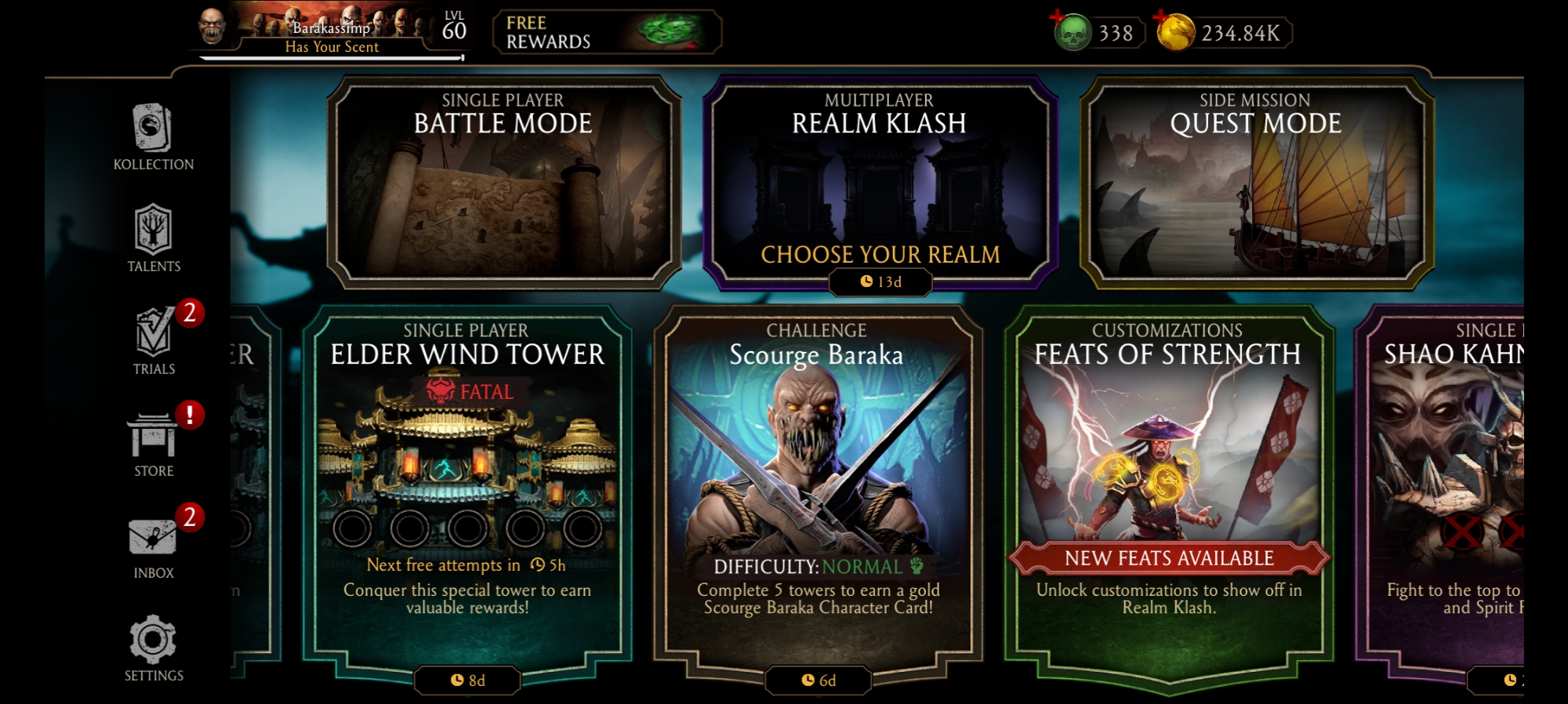Check the Inbox messages
The width and height of the screenshot is (1568, 704).
(154, 546)
